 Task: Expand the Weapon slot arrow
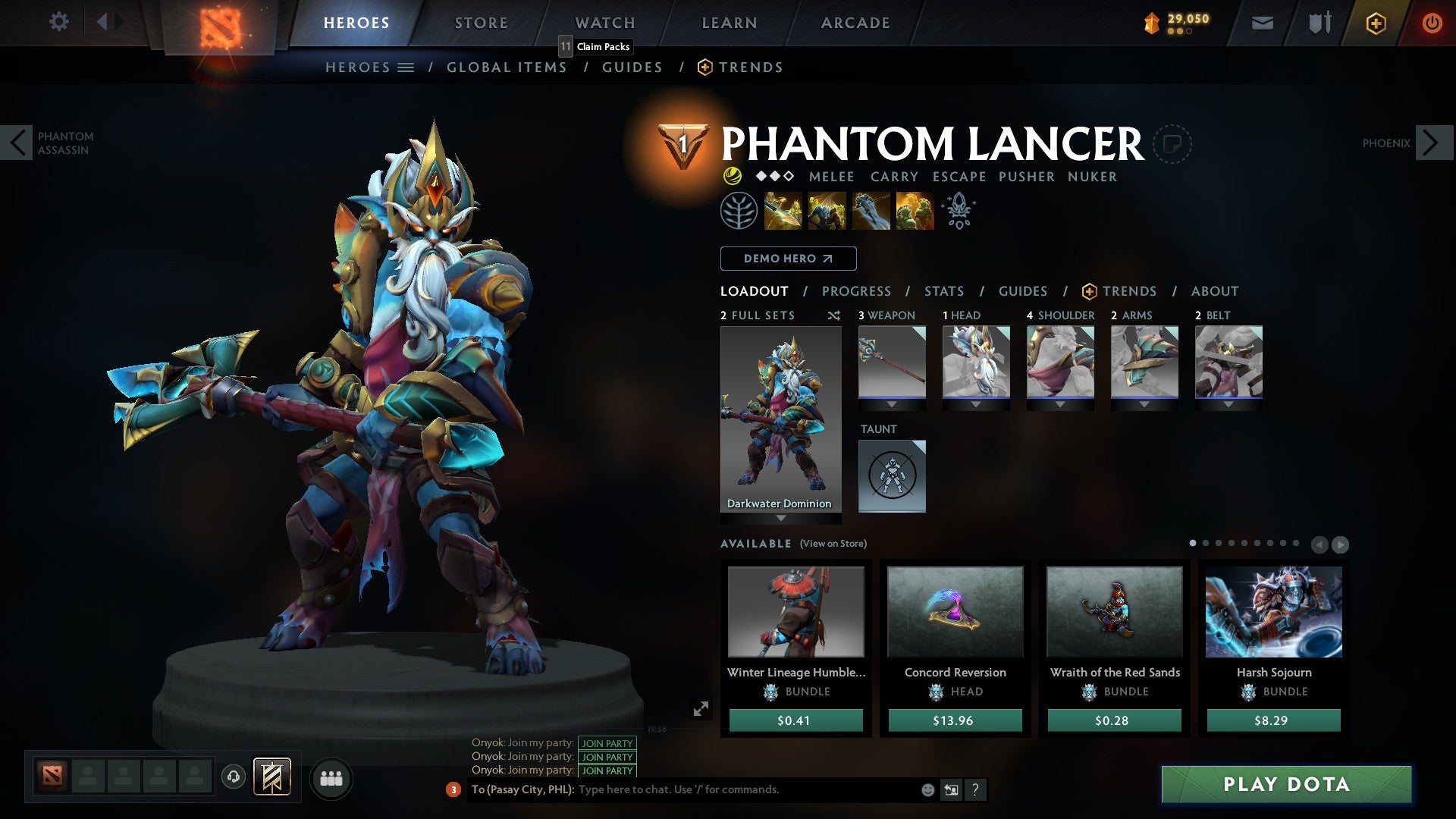[x=892, y=404]
